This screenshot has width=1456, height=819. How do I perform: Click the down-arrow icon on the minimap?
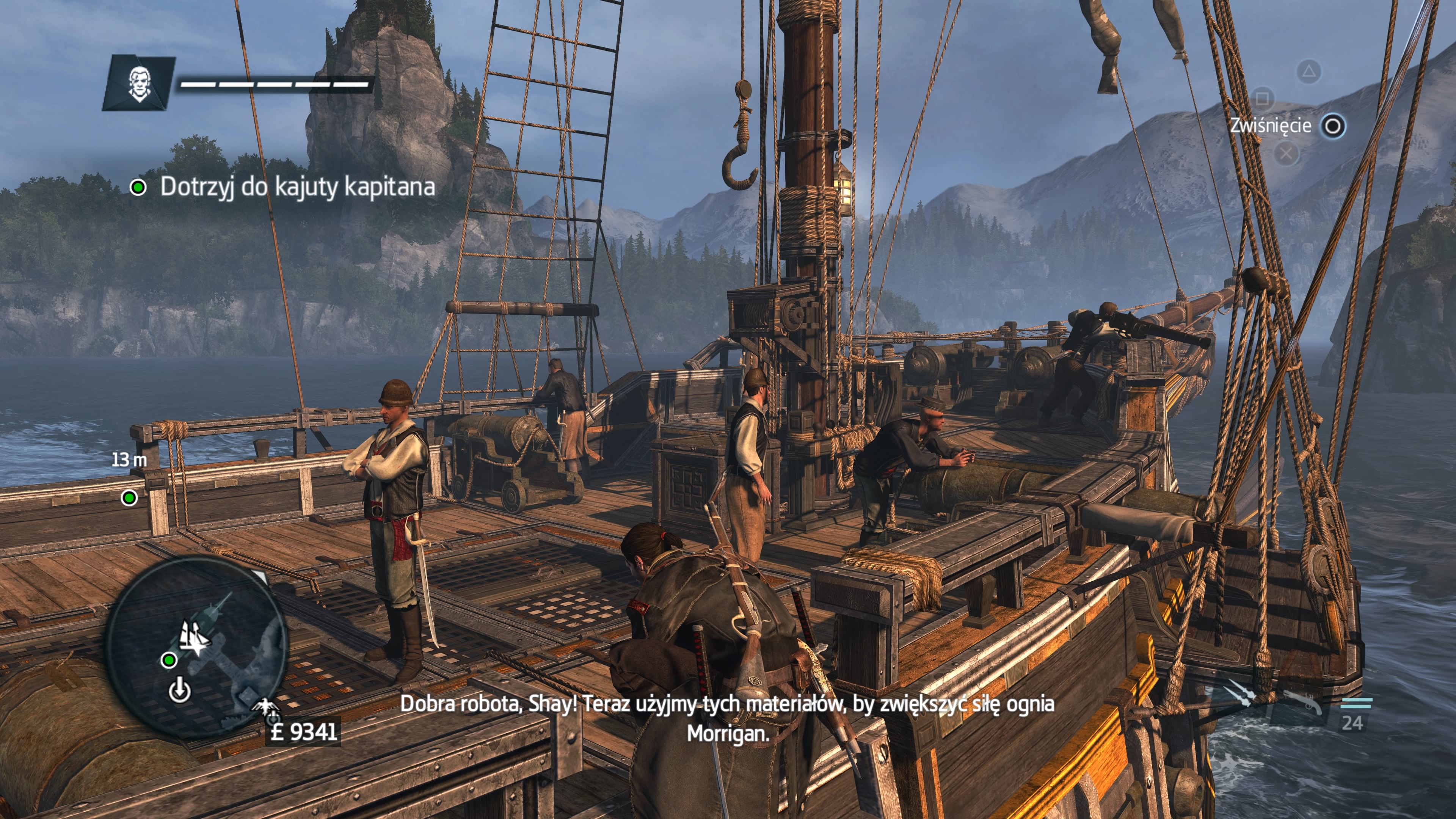[x=180, y=691]
